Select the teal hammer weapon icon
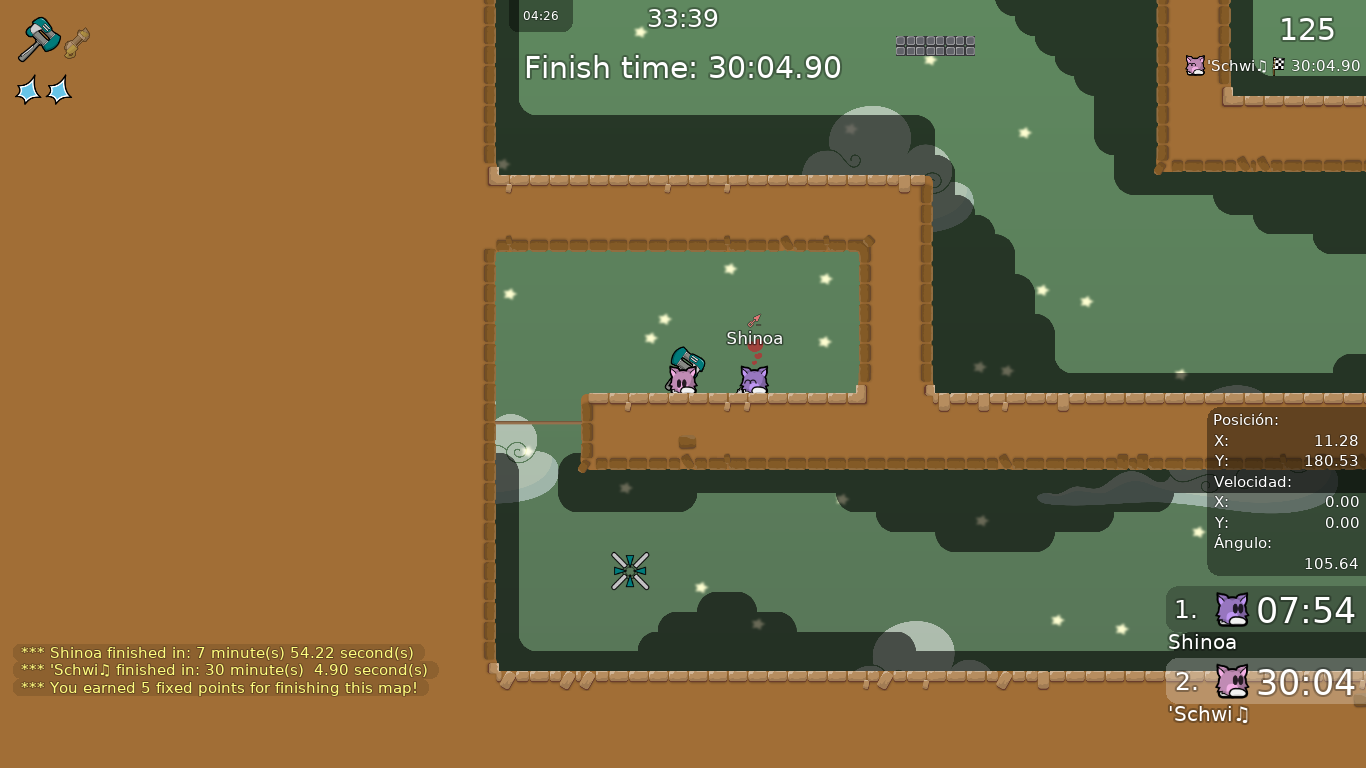Screen dimensions: 1366x768 point(39,39)
